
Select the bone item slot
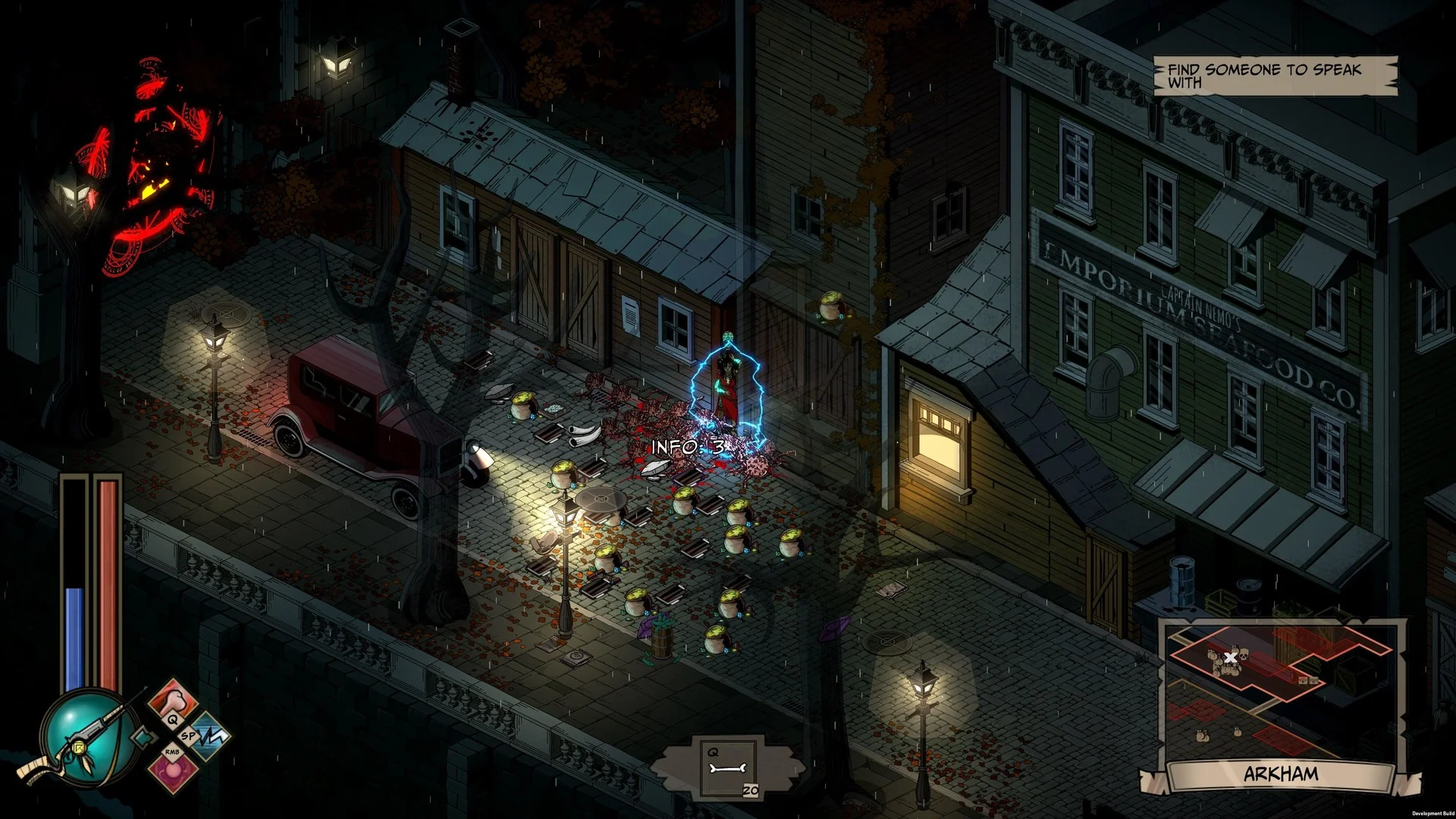tap(728, 769)
